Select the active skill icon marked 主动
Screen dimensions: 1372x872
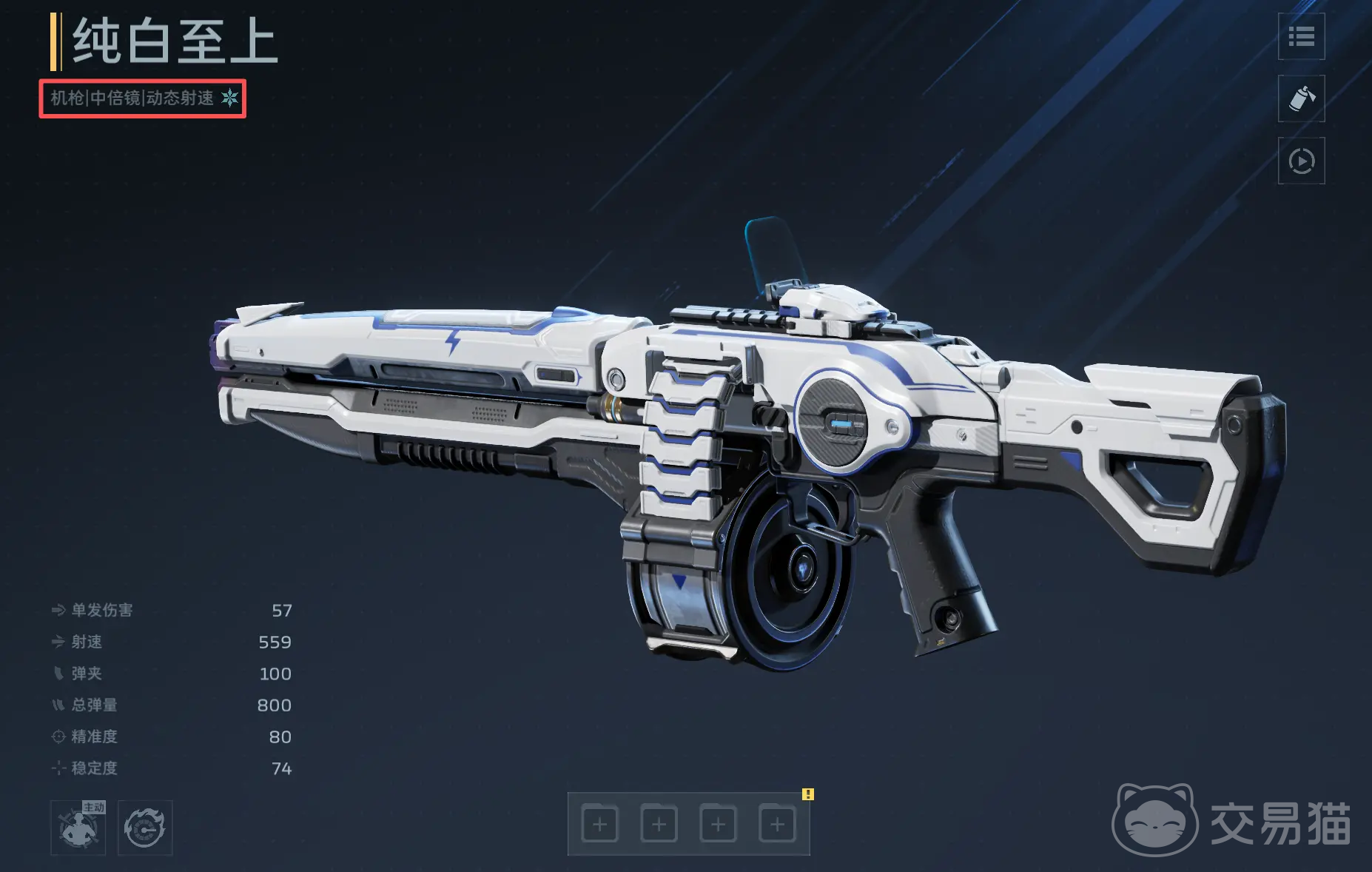pos(78,828)
